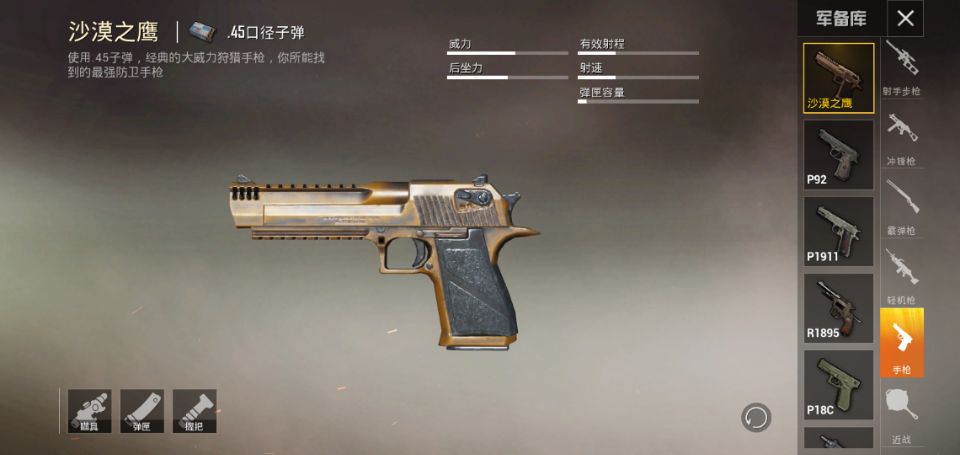This screenshot has width=960, height=455.
Task: Switch to the 霰弹枪 category tab
Action: click(901, 205)
